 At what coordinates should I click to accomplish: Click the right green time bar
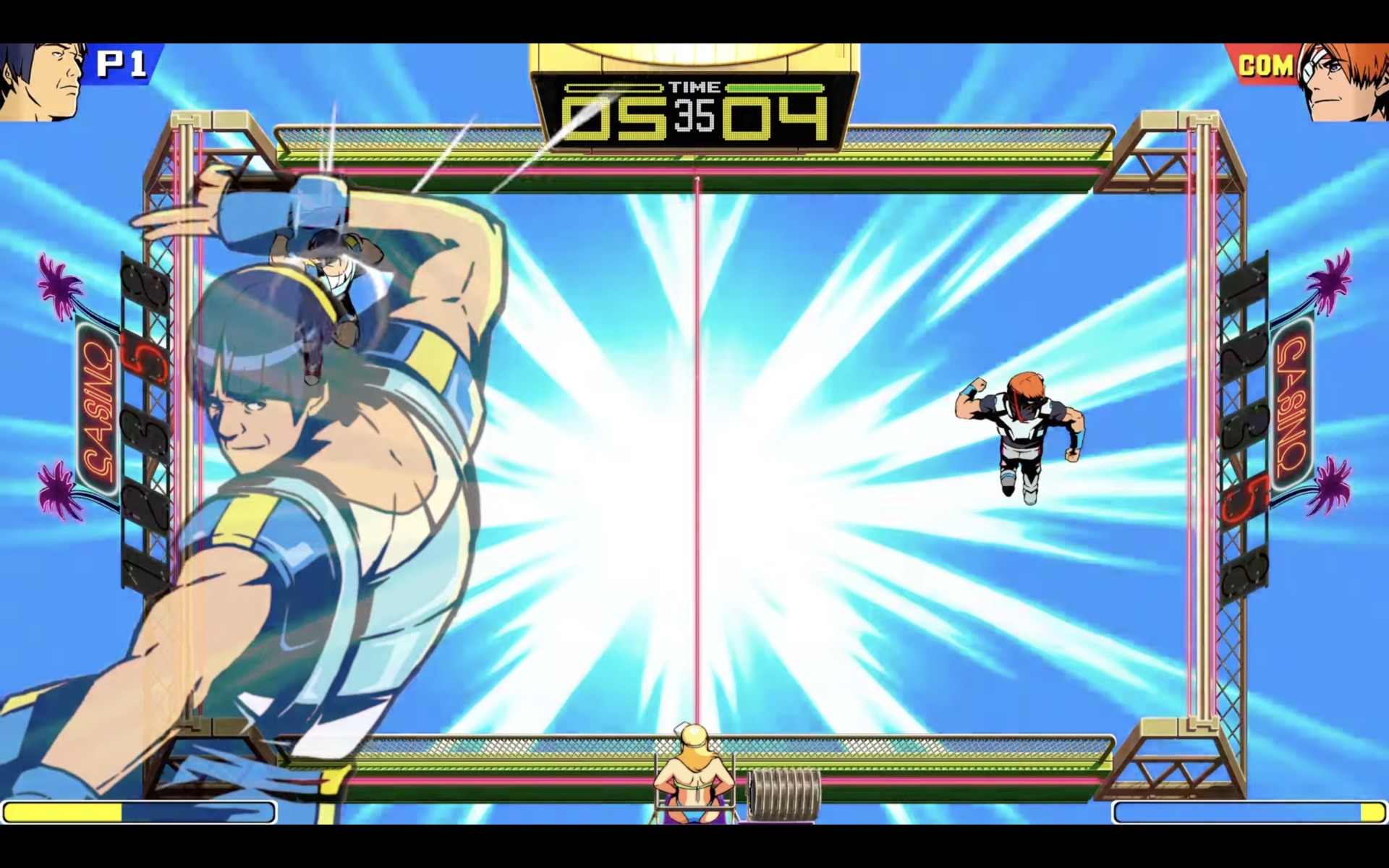[x=776, y=88]
